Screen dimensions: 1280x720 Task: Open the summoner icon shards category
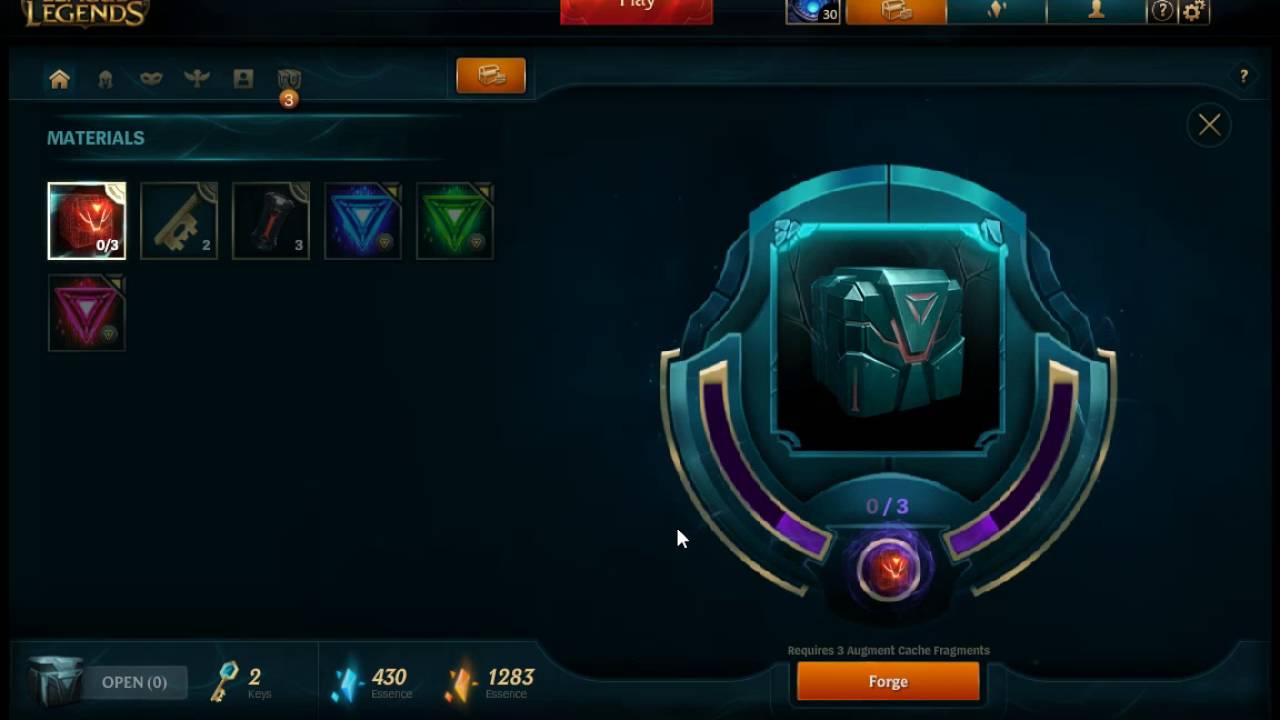click(243, 78)
